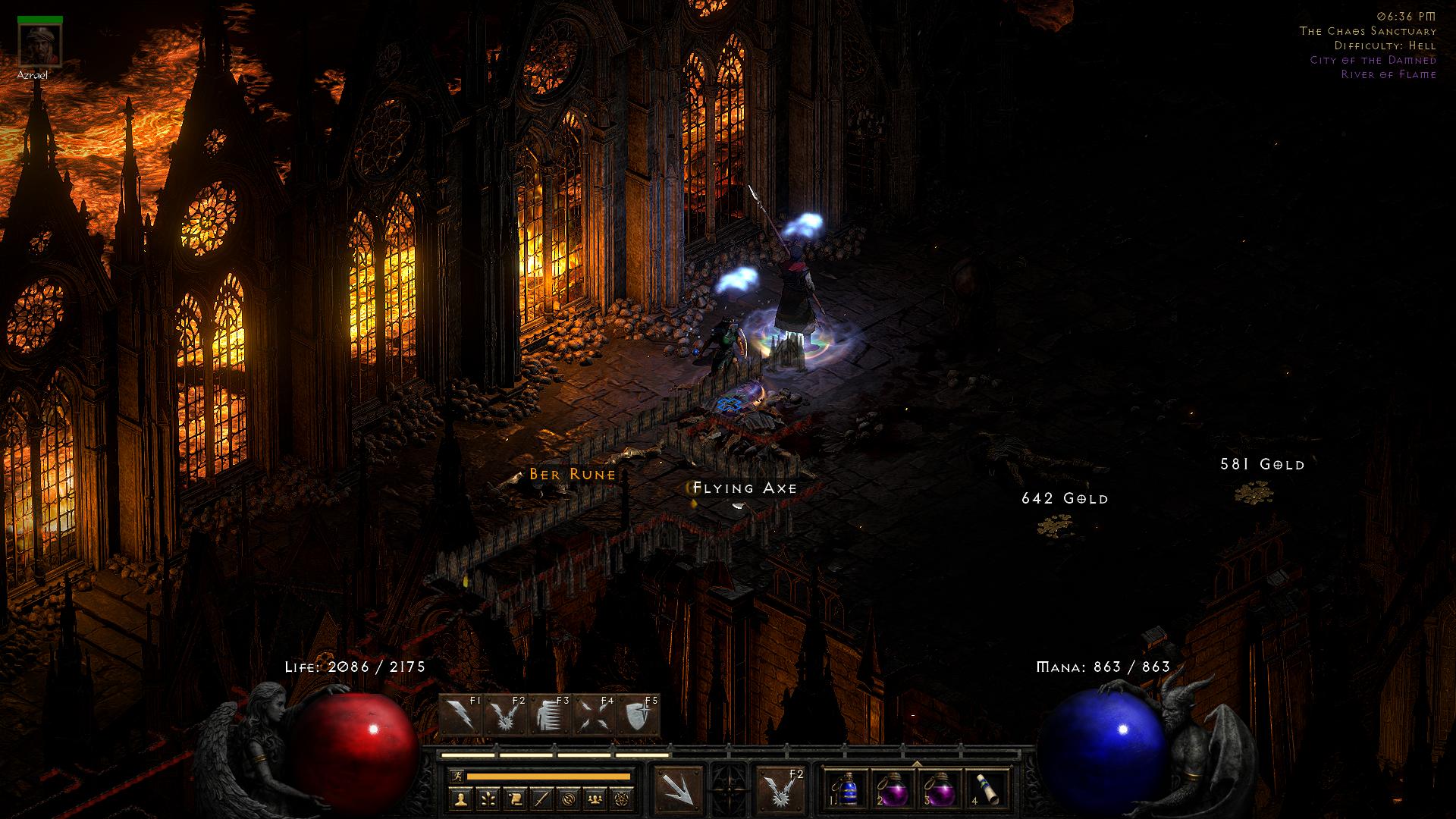Change the left-click arrow attack skill
This screenshot has height=819, width=1456.
677,789
